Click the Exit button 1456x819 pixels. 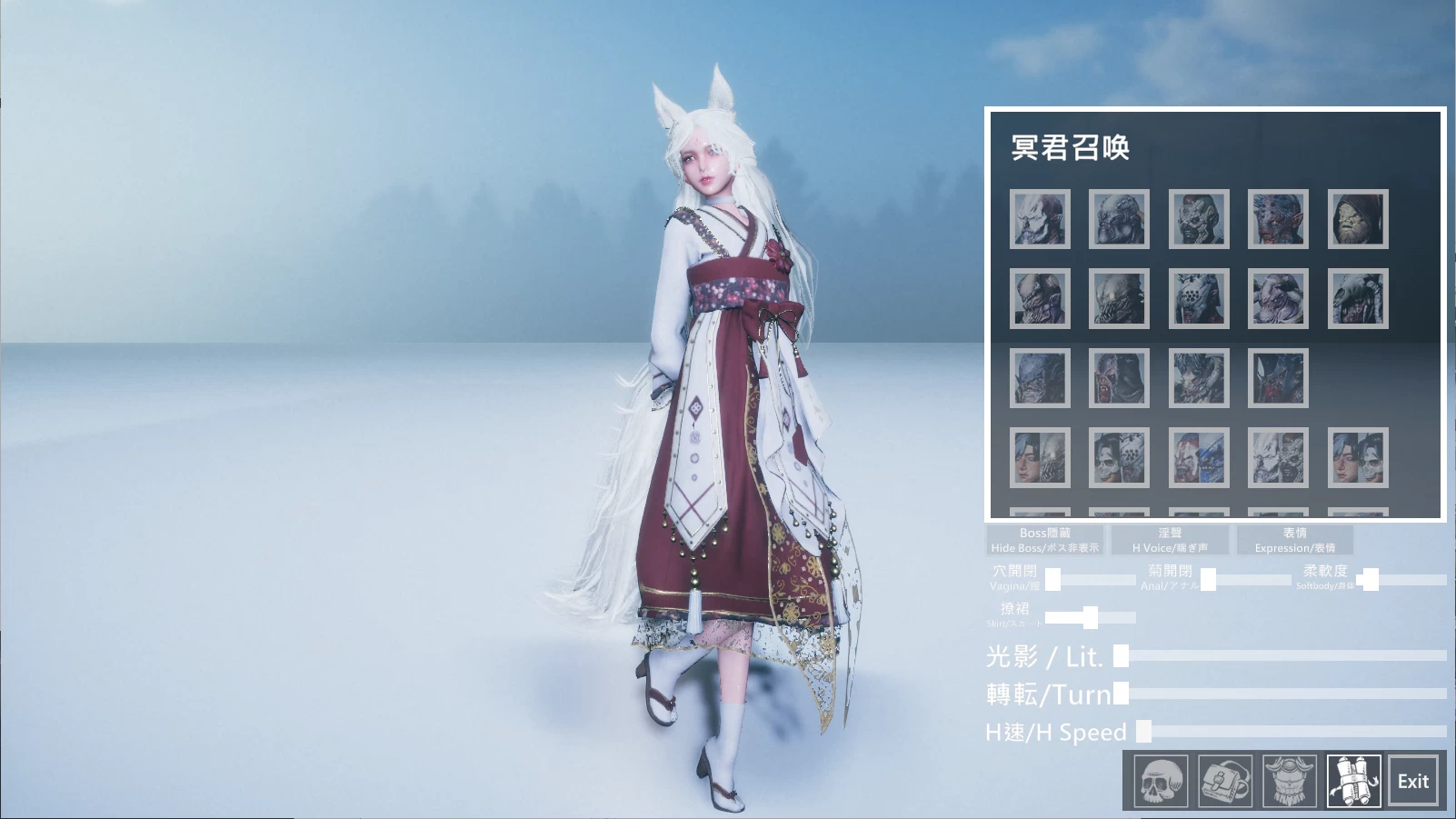pos(1412,781)
